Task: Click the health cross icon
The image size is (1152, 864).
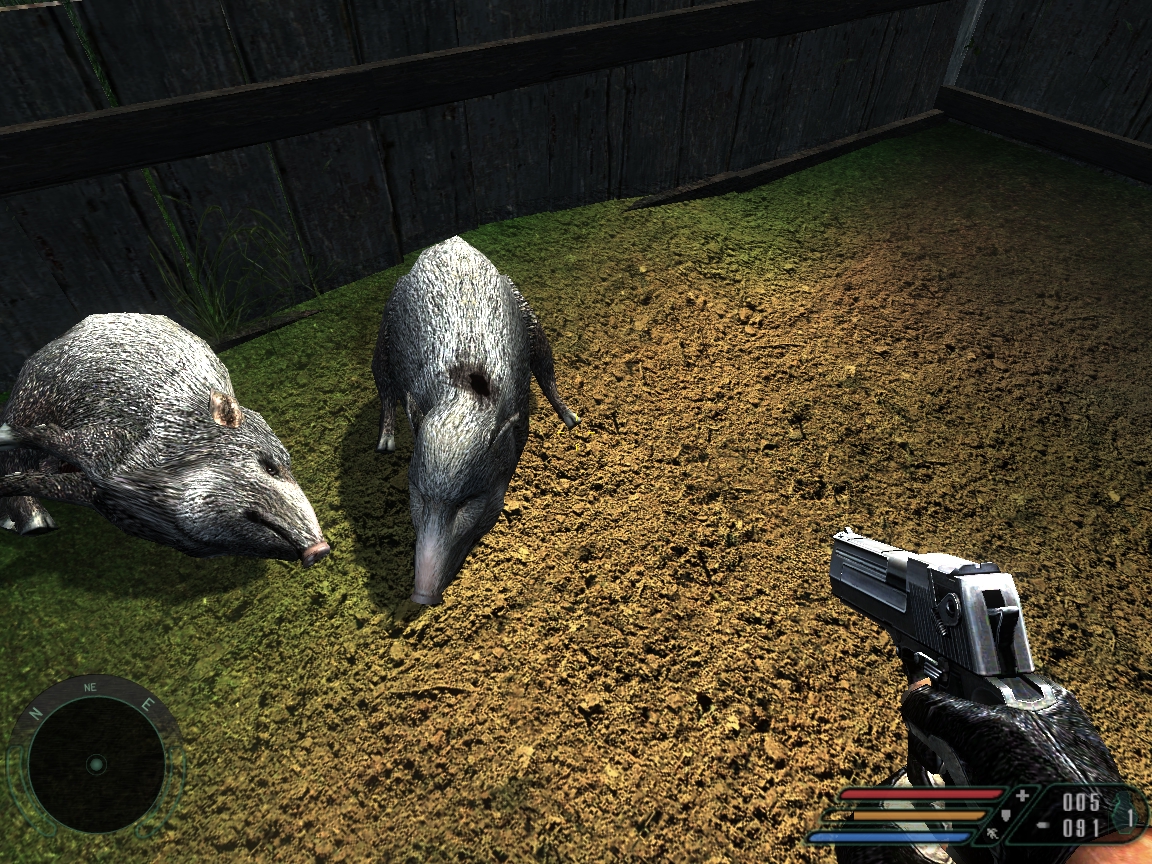Action: pyautogui.click(x=1022, y=796)
